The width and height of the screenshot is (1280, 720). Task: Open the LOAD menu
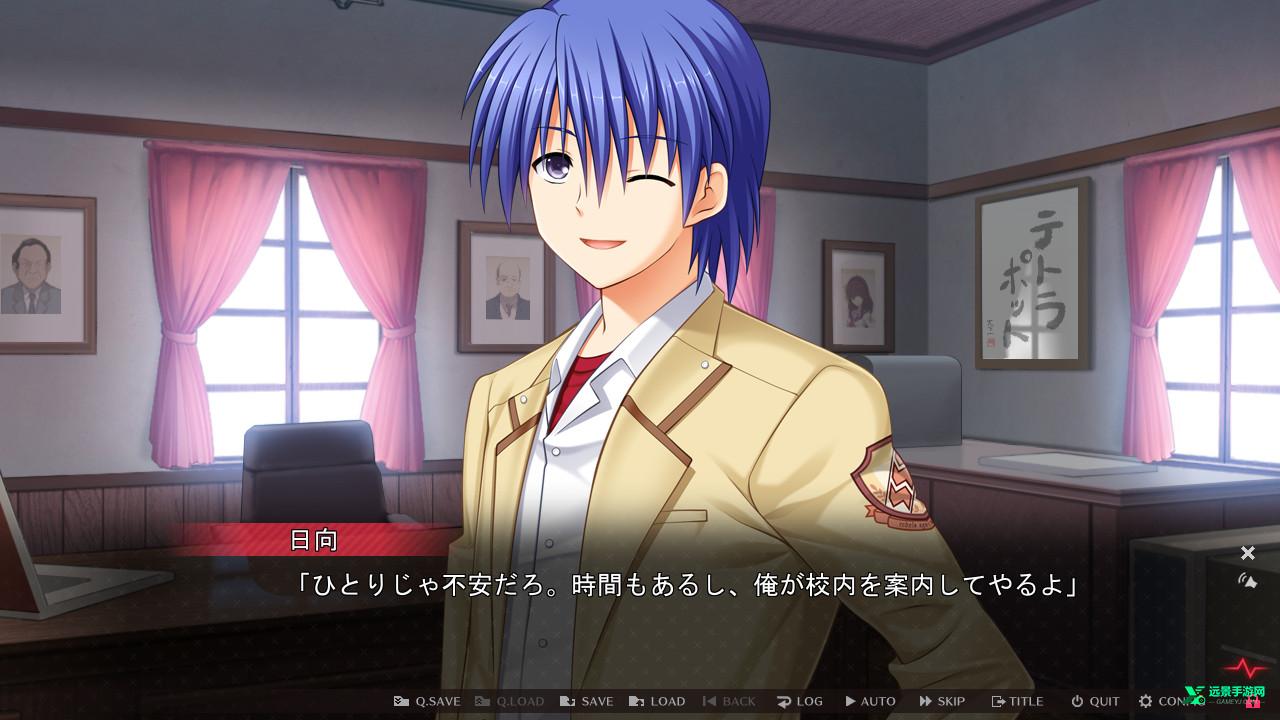pos(657,701)
